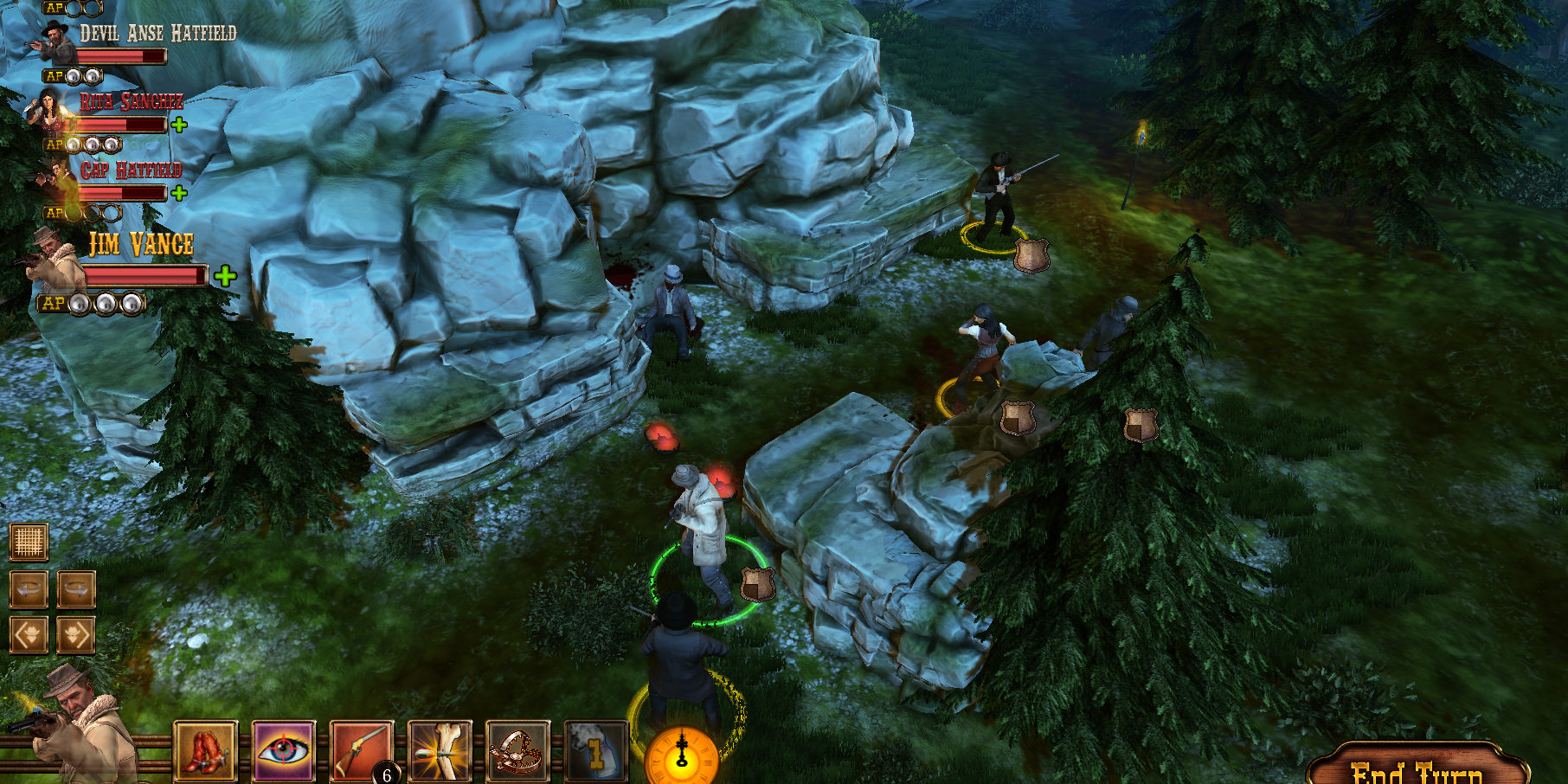Image resolution: width=1568 pixels, height=784 pixels.
Task: Select Devil Anse Hatfield's portrait
Action: pyautogui.click(x=54, y=39)
